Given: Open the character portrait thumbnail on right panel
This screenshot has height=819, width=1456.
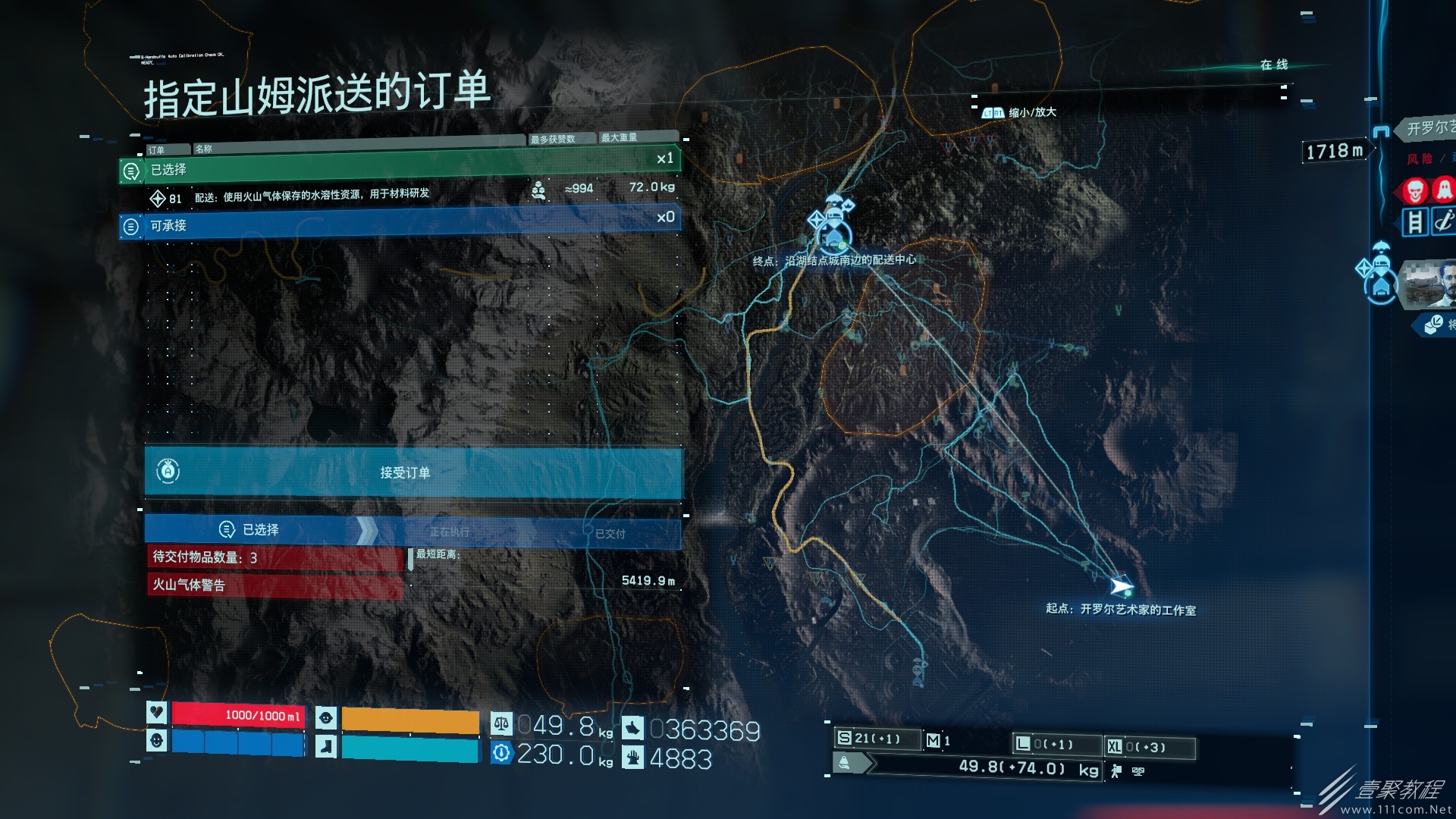Looking at the screenshot, I should (1428, 284).
